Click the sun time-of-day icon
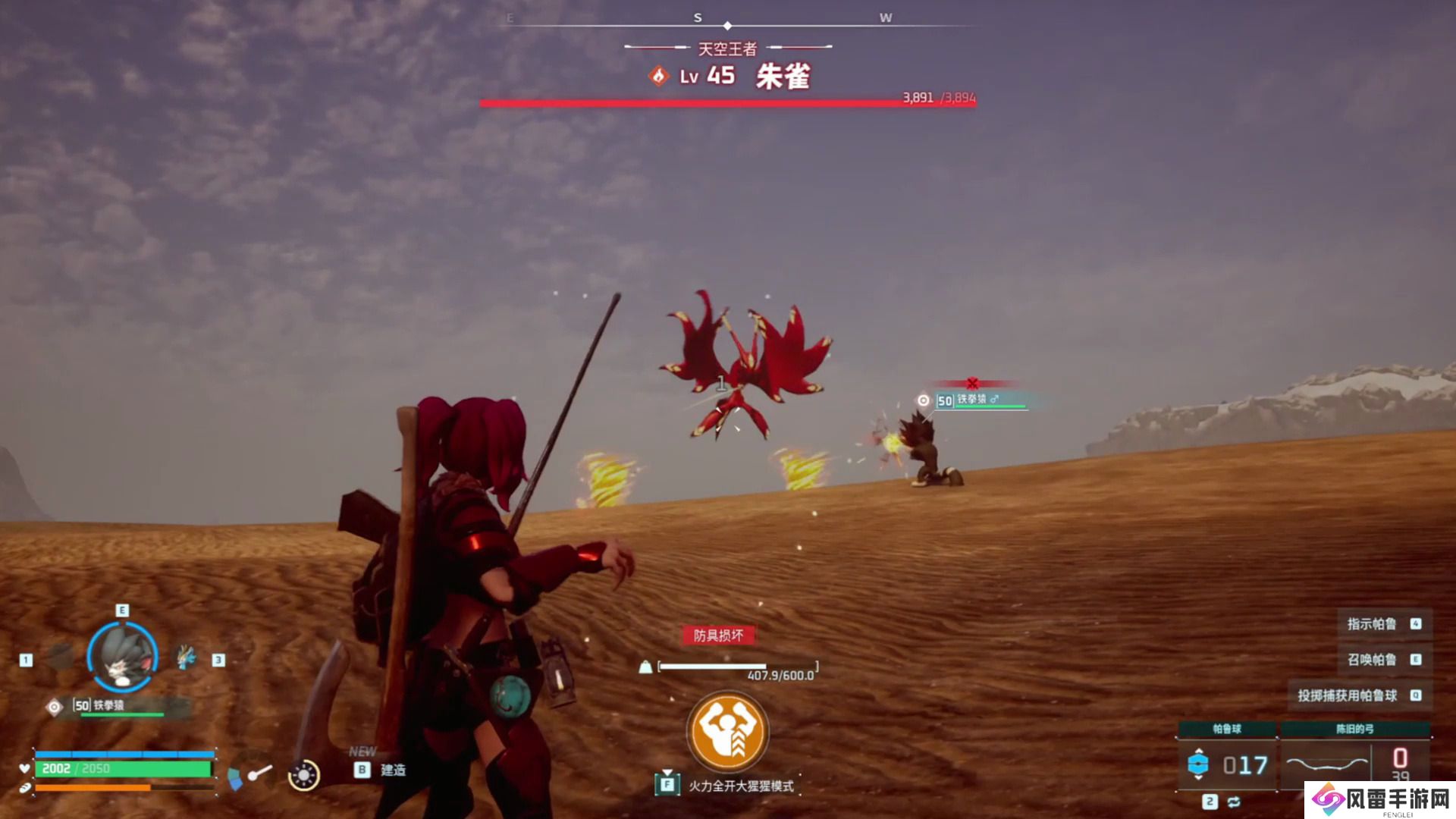This screenshot has height=819, width=1456. pyautogui.click(x=304, y=775)
